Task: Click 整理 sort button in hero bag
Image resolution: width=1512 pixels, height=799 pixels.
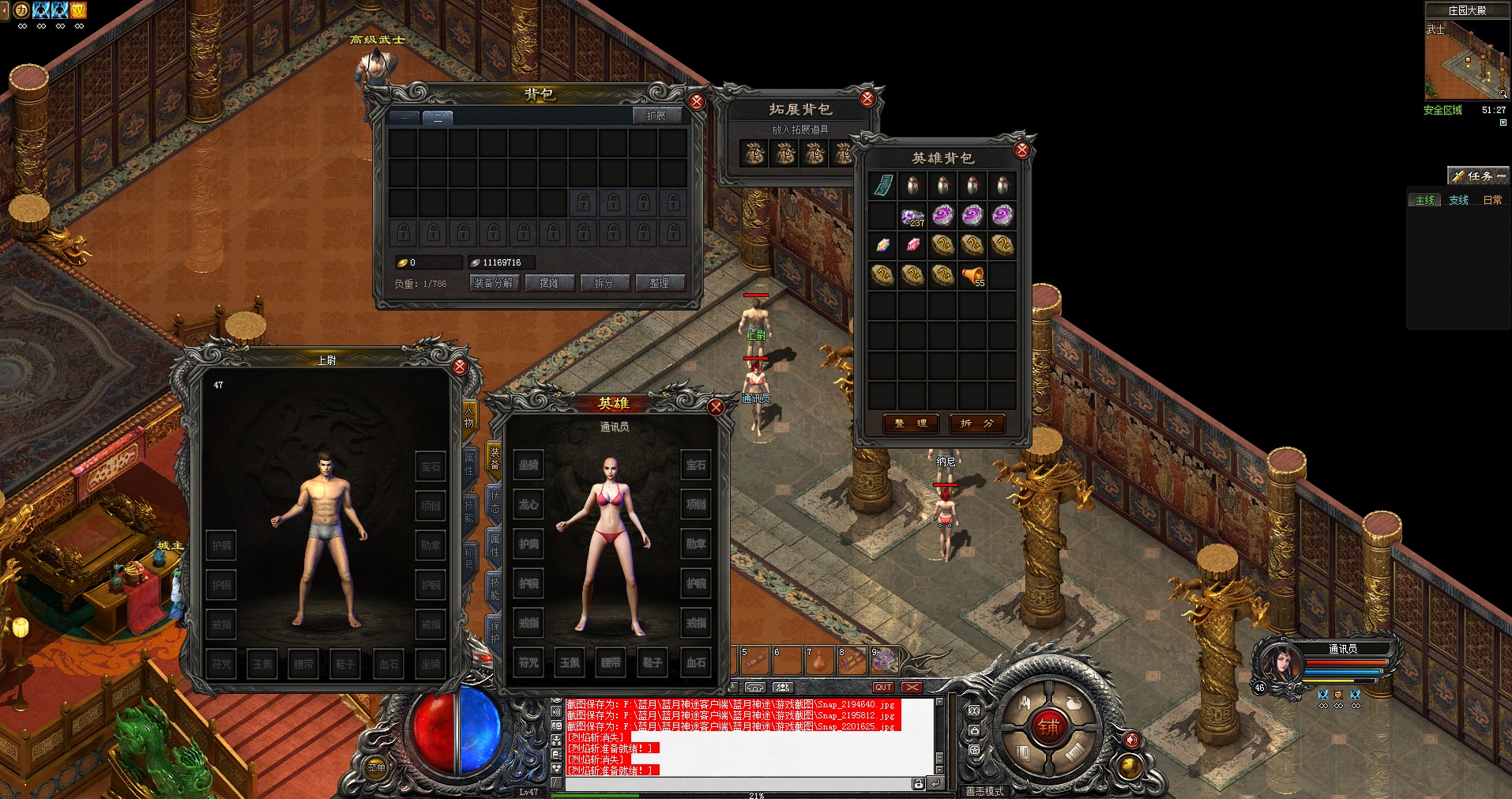Action: 911,424
